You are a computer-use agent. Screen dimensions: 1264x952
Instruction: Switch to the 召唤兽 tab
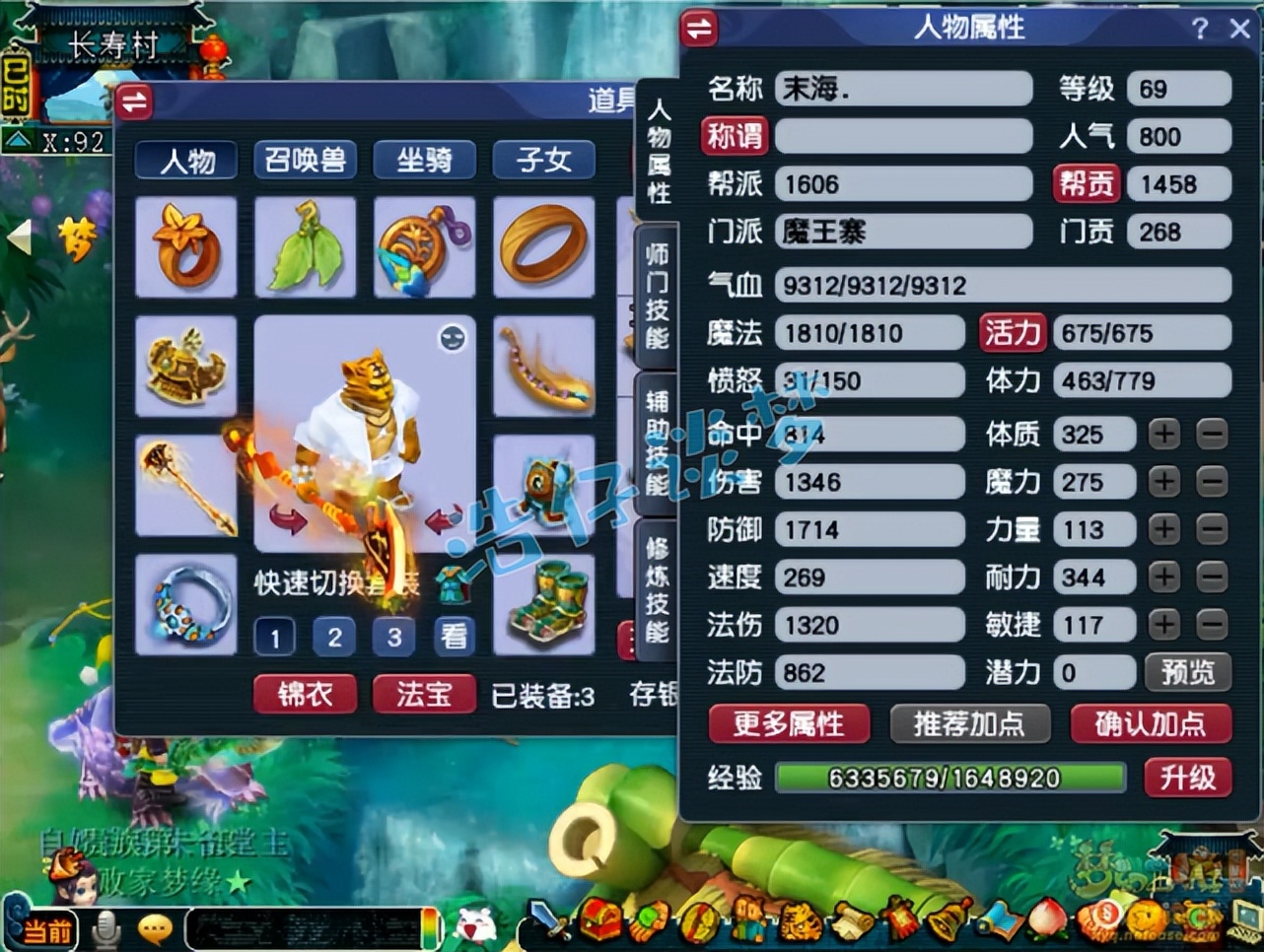304,160
